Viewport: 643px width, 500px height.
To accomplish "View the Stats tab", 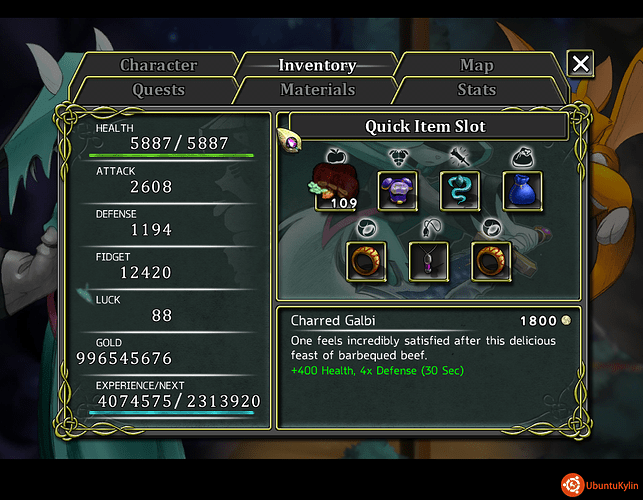I will pos(476,90).
